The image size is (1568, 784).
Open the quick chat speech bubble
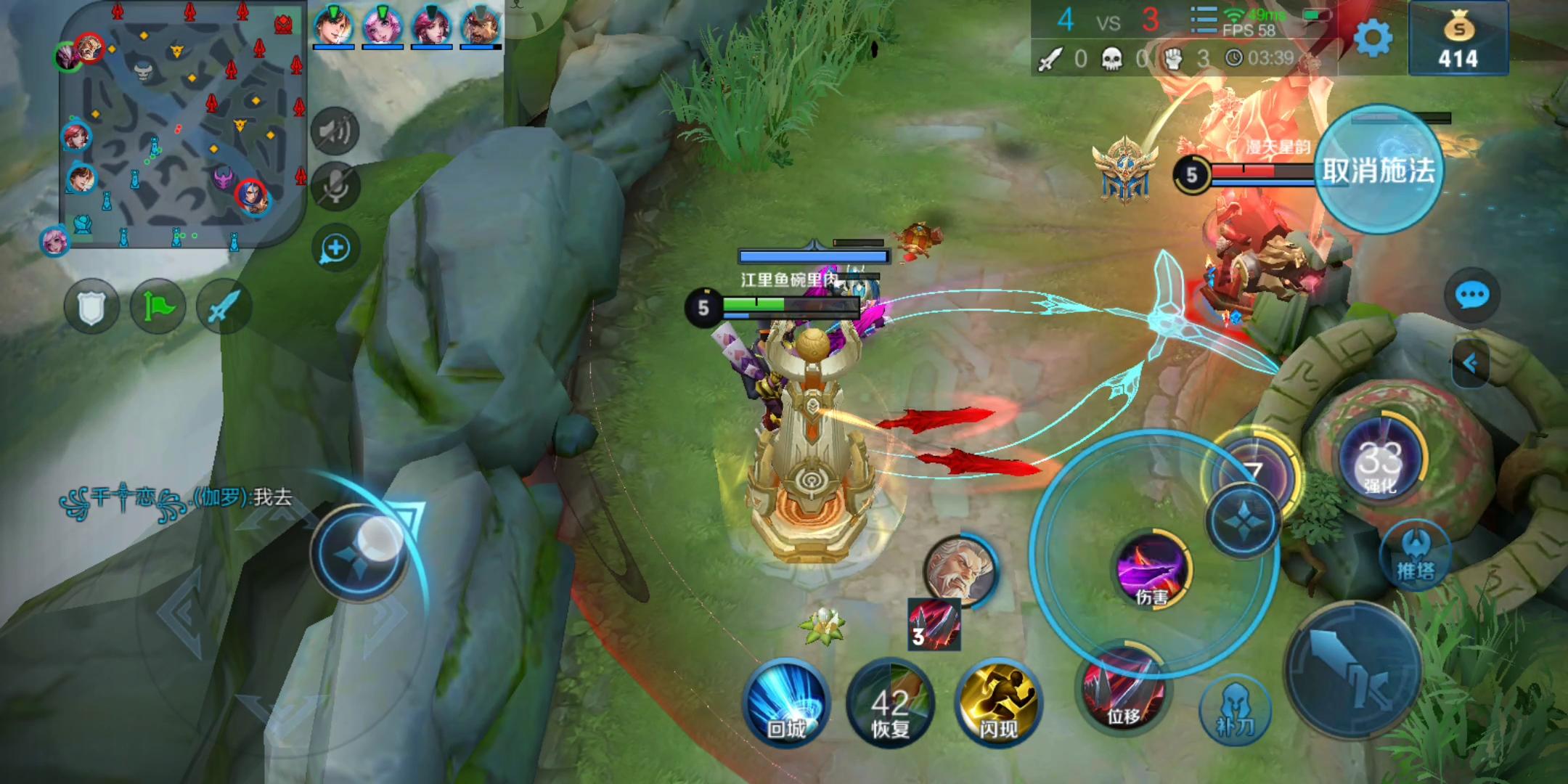pyautogui.click(x=1471, y=295)
